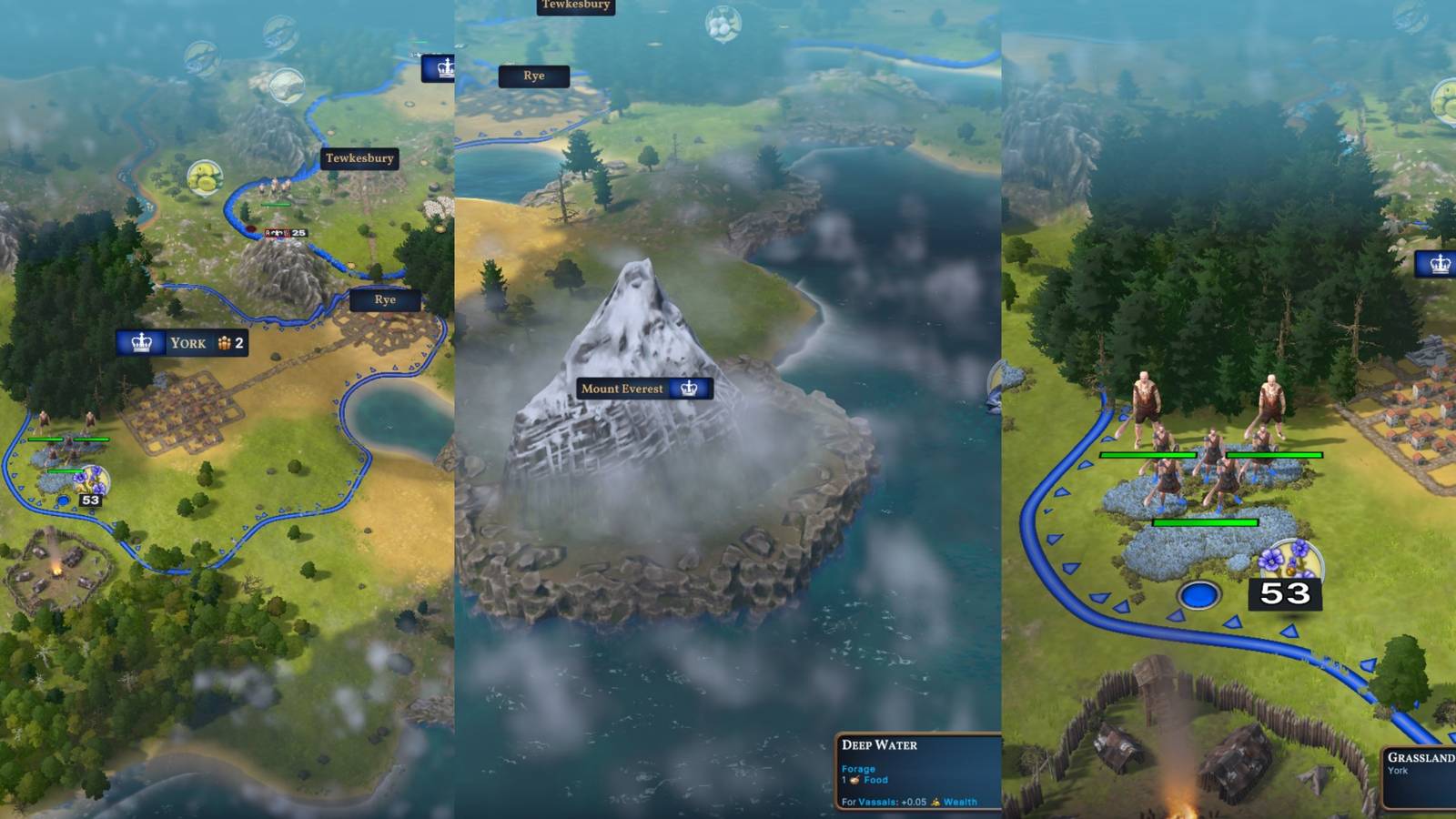This screenshot has height=819, width=1456.
Task: Click the stone resource bubble north of Tewkesbury
Action: point(288,85)
